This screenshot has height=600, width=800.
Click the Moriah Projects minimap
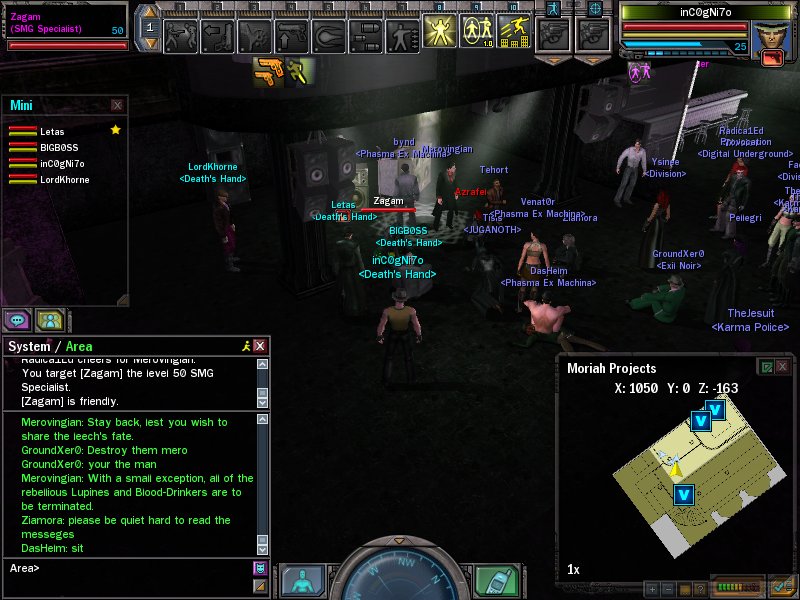click(x=678, y=470)
